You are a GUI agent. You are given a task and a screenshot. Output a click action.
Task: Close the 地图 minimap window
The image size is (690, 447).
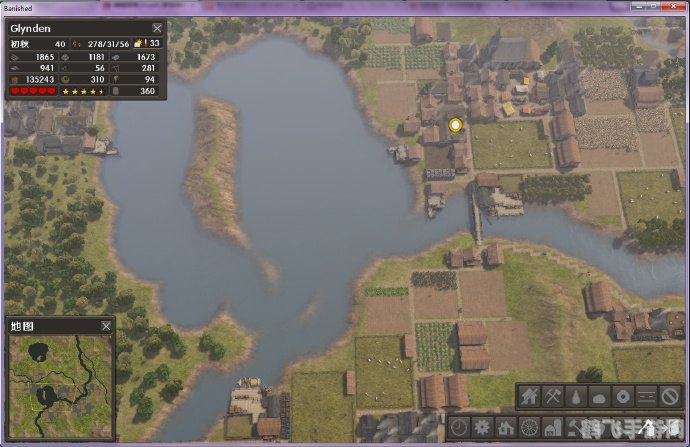click(106, 326)
